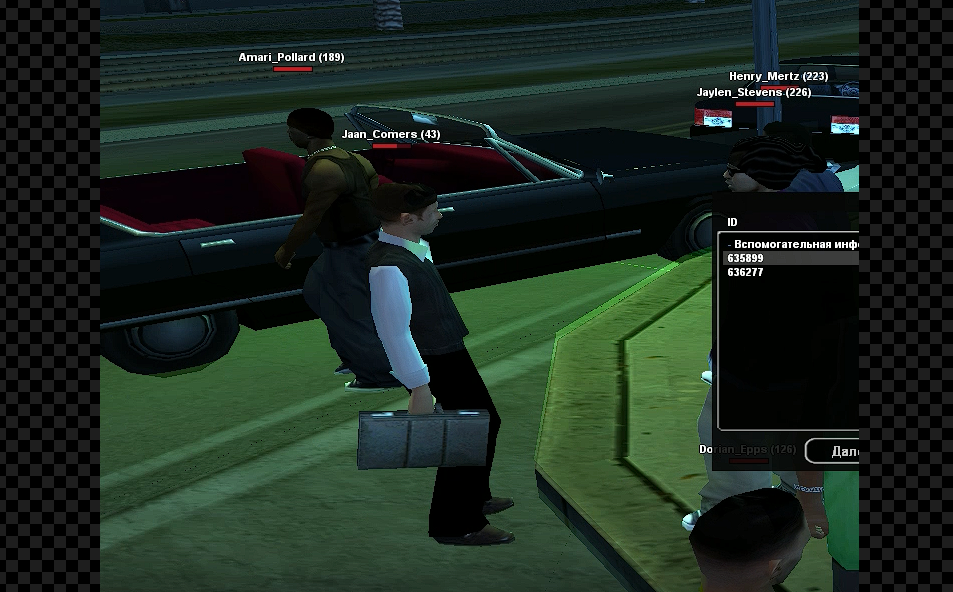
Task: Select the 635899 row in the ID list
Action: (790, 258)
